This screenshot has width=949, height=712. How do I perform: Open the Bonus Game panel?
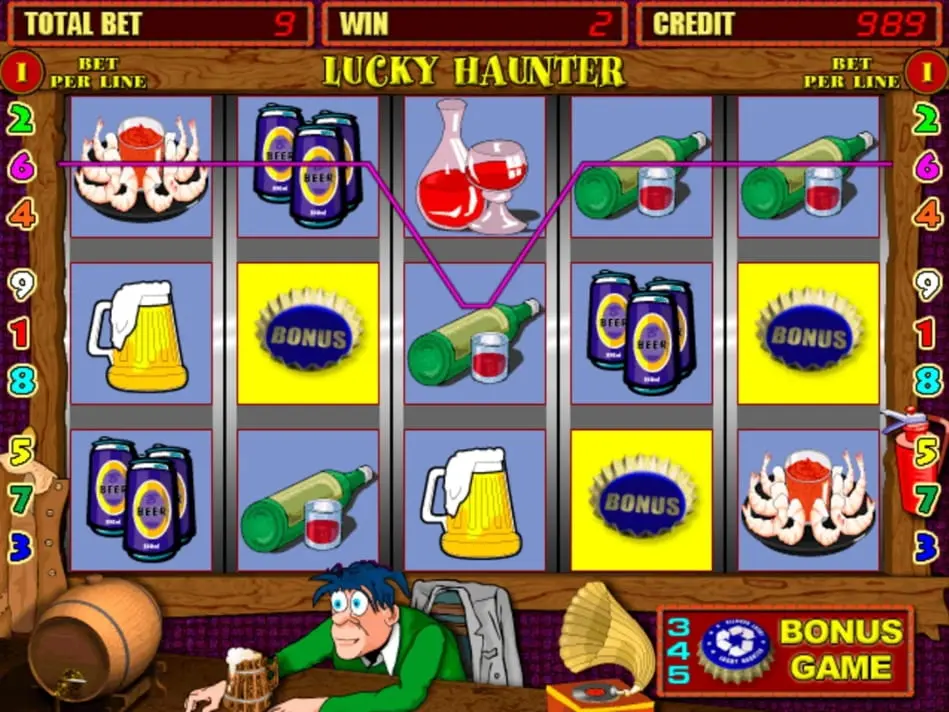pyautogui.click(x=785, y=649)
